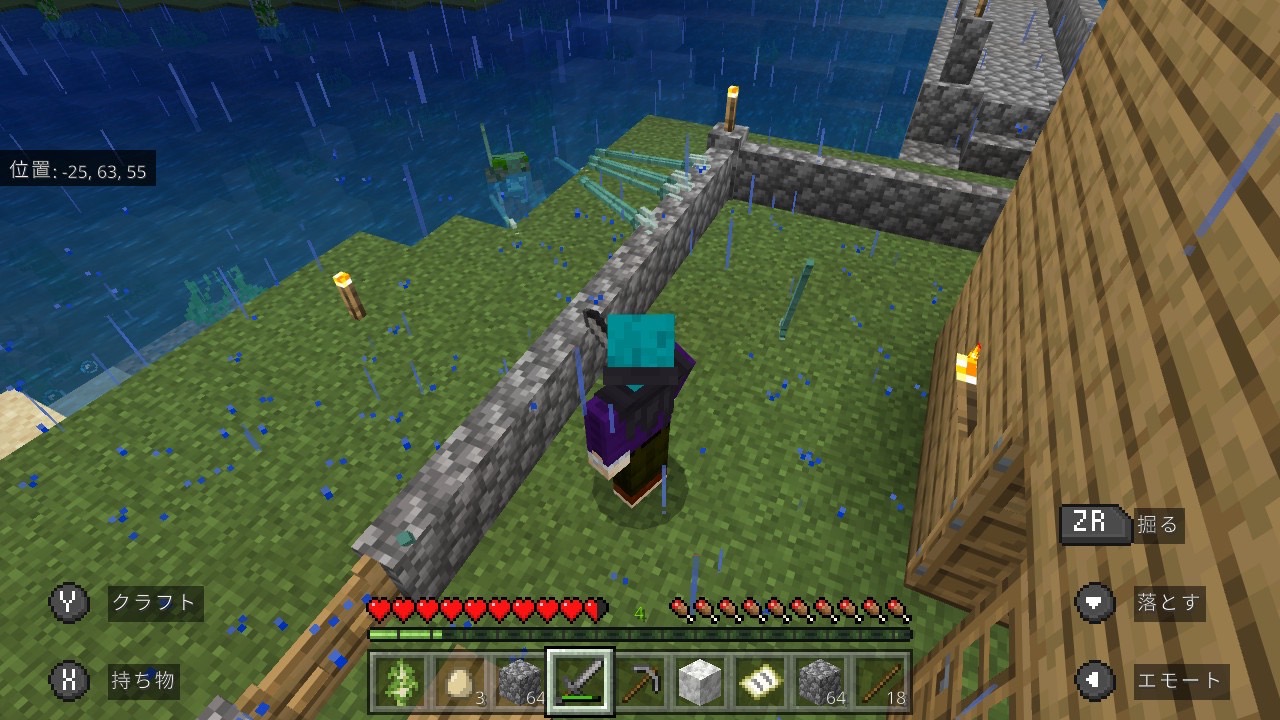The width and height of the screenshot is (1280, 720).
Task: Select the paper item in the hotbar
Action: point(760,682)
